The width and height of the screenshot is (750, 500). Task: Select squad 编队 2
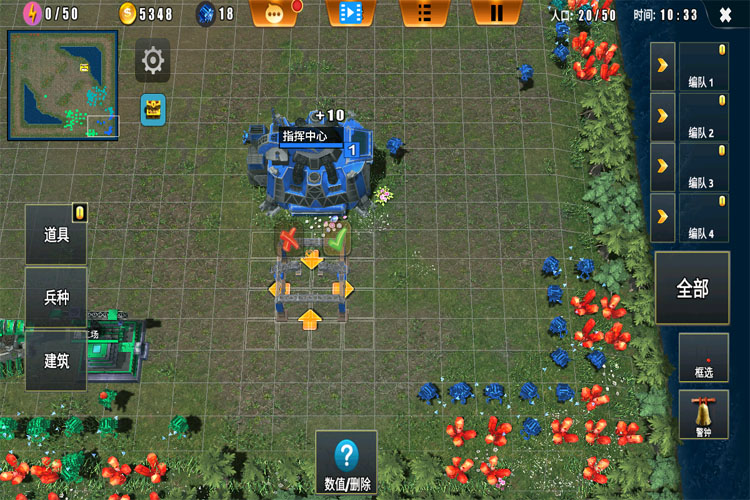pos(701,117)
